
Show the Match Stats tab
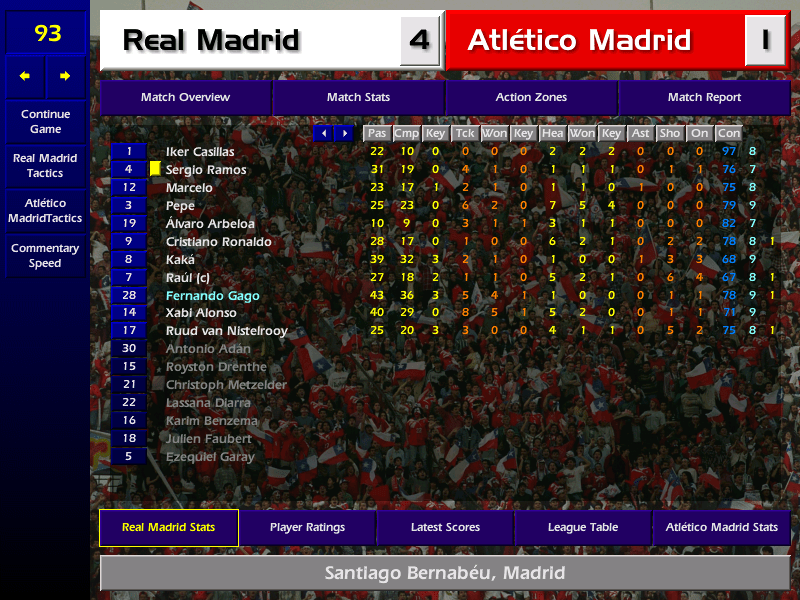click(x=358, y=97)
